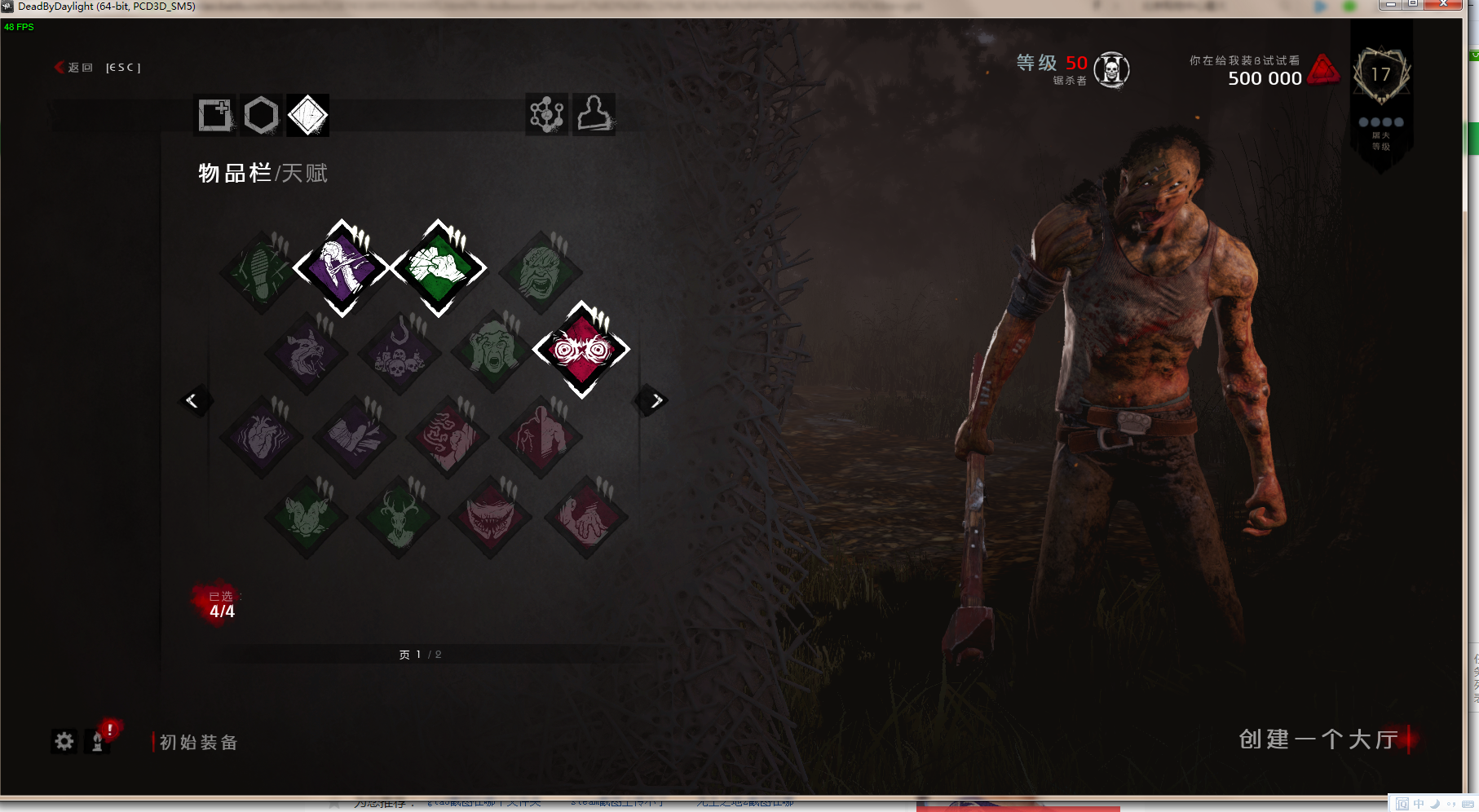
Task: Open the Bloodweb node icon
Action: [546, 114]
